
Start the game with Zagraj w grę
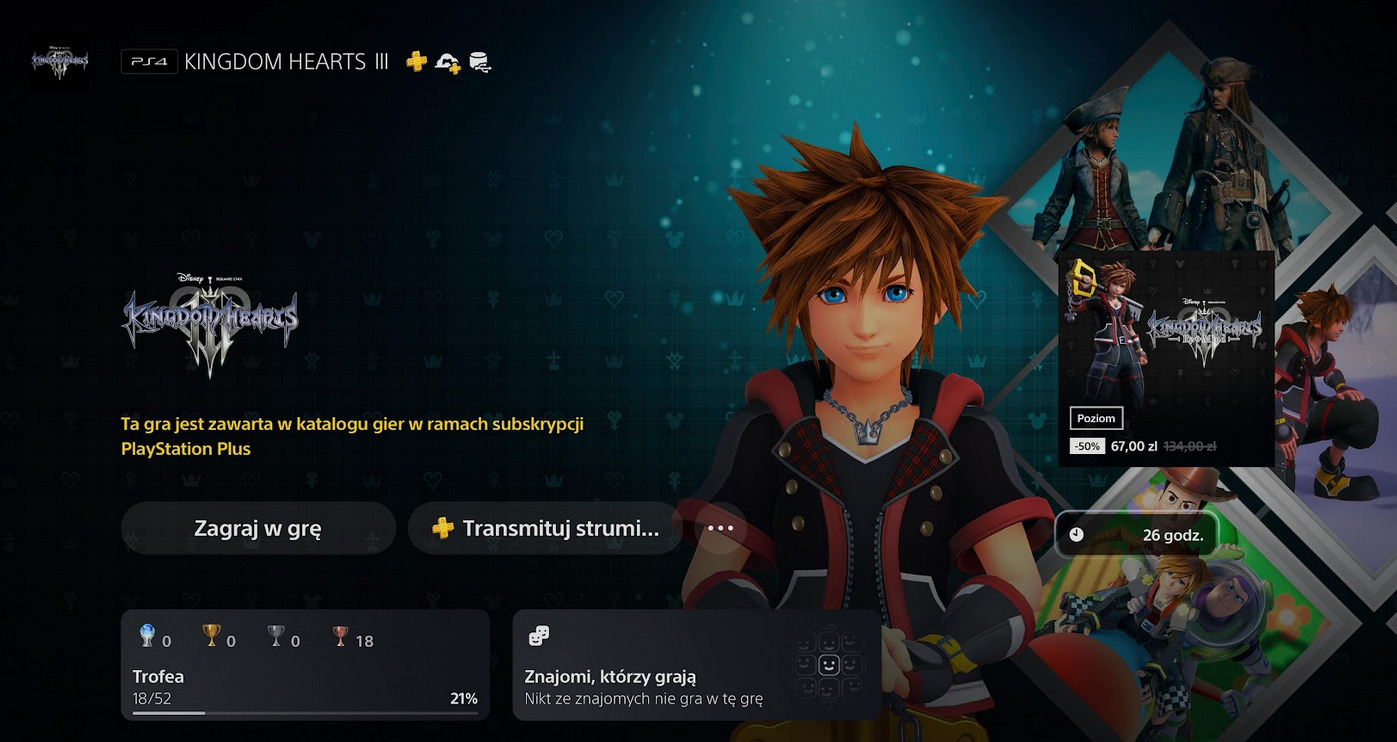(258, 528)
